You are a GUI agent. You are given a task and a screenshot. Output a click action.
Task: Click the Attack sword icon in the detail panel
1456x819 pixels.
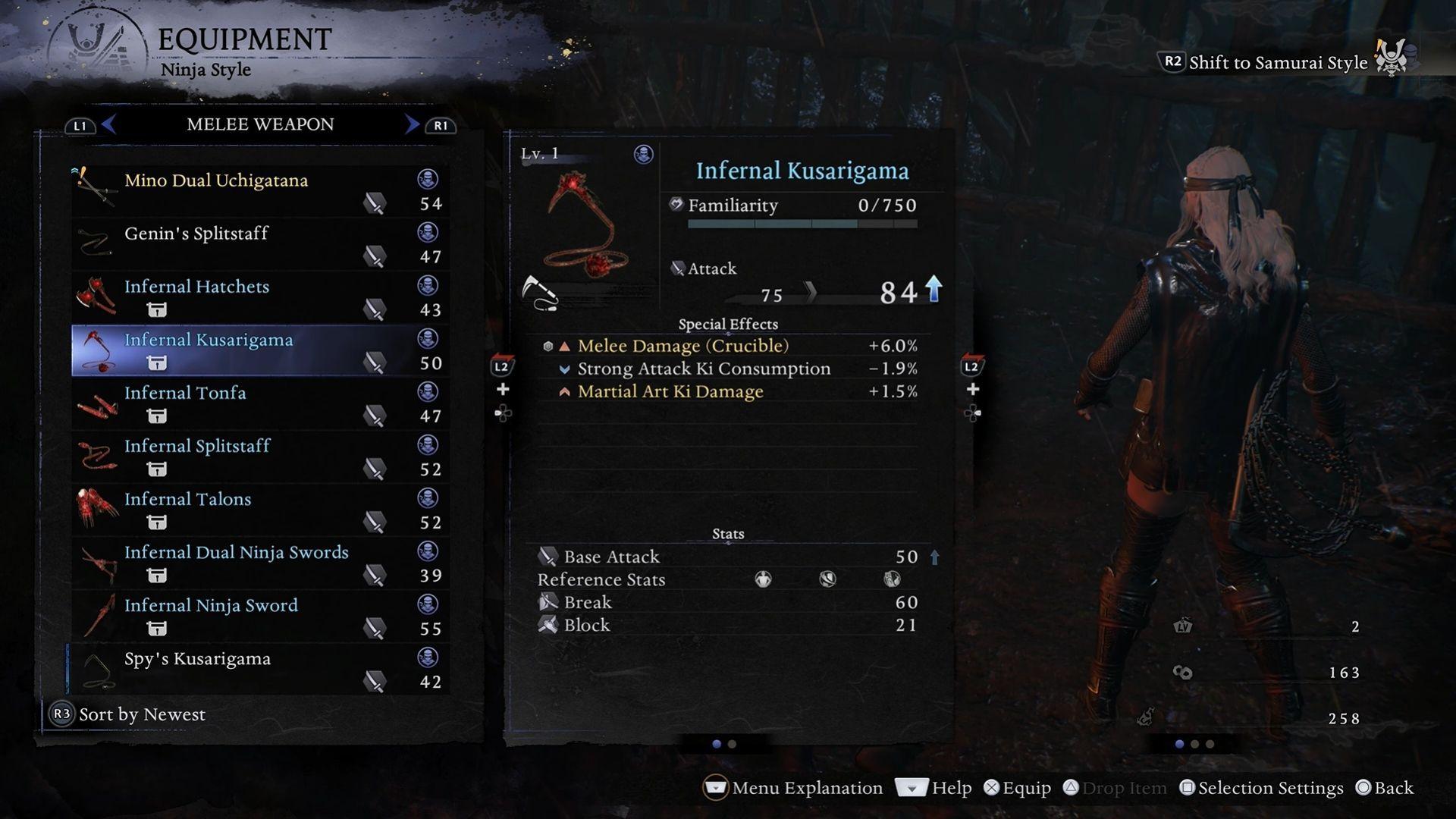click(676, 268)
